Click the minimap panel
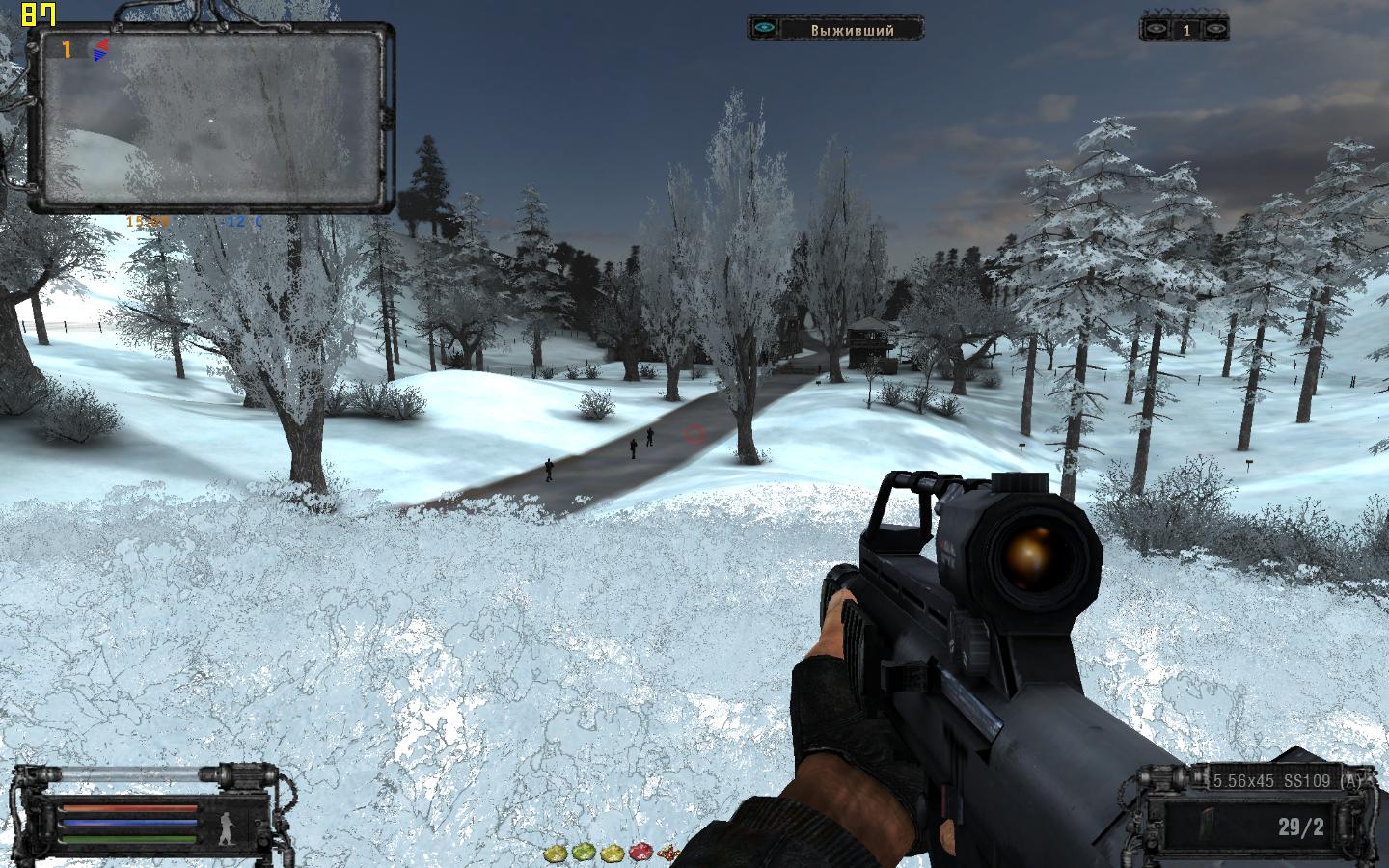Viewport: 1389px width, 868px height. click(x=210, y=118)
